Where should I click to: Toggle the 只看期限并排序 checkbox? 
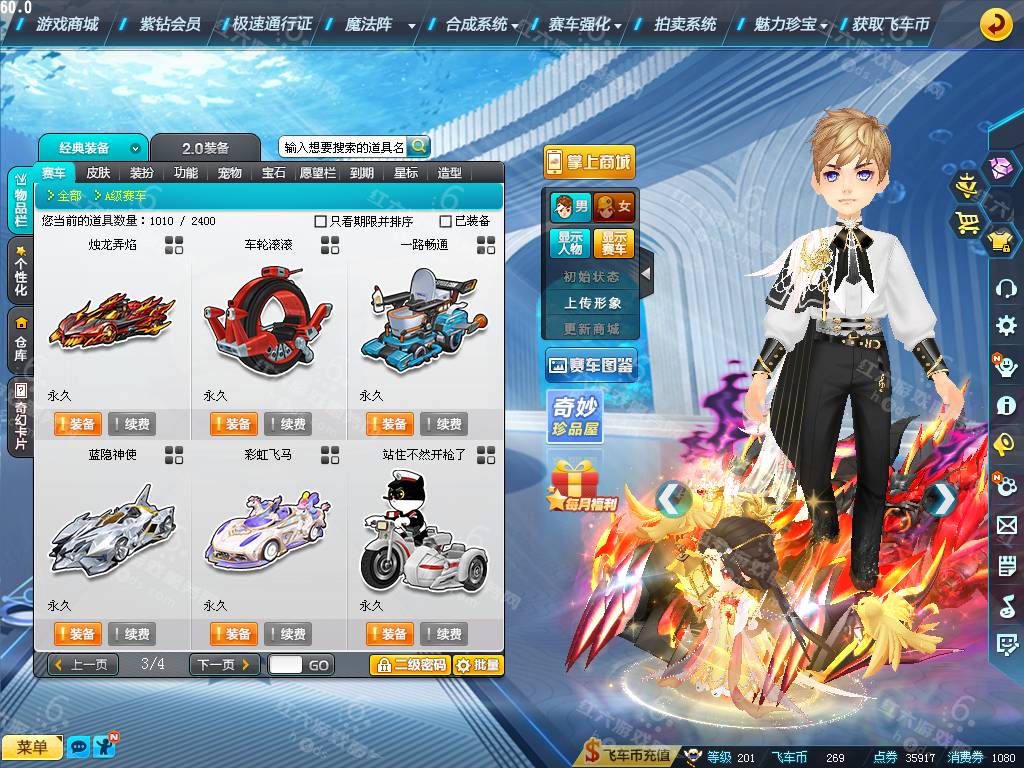click(x=321, y=221)
